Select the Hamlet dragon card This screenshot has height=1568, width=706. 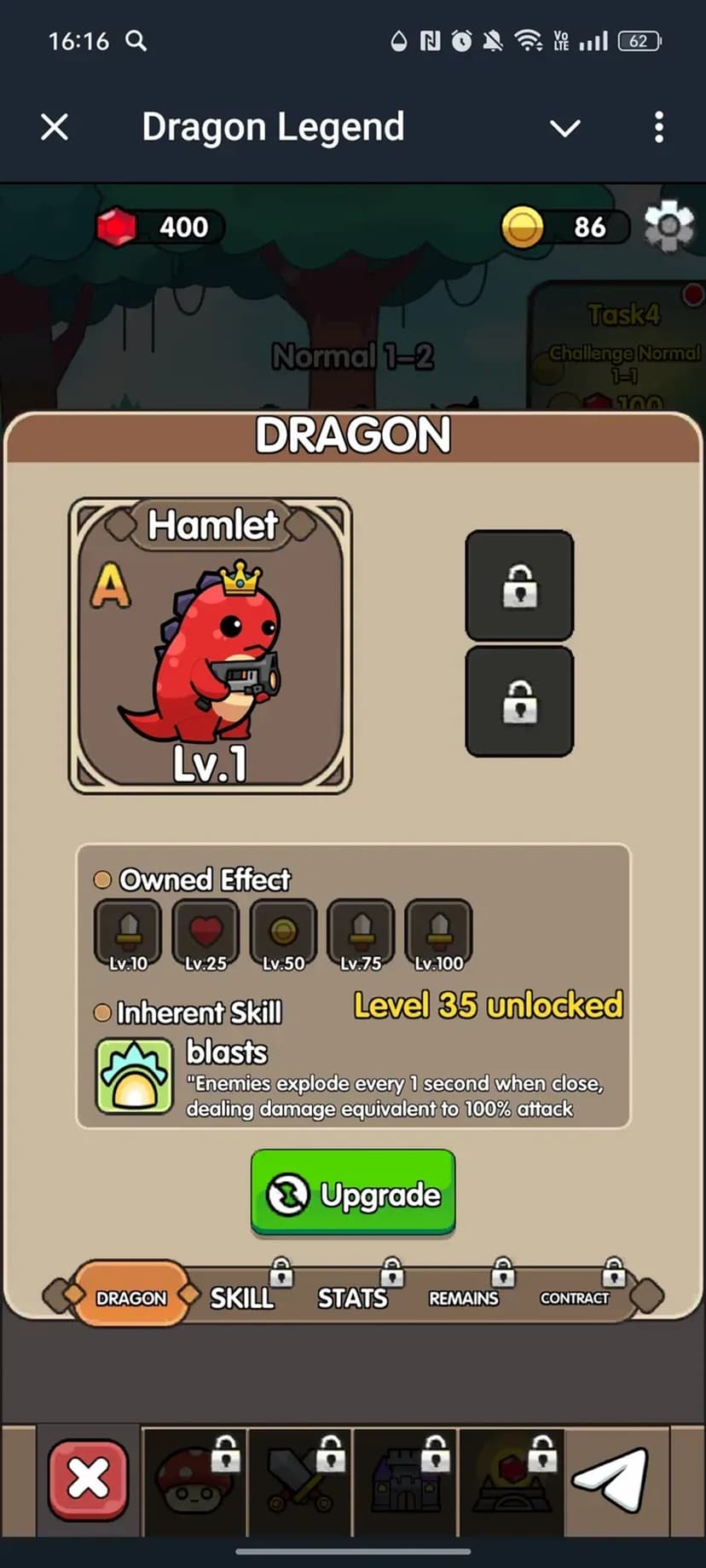(211, 646)
